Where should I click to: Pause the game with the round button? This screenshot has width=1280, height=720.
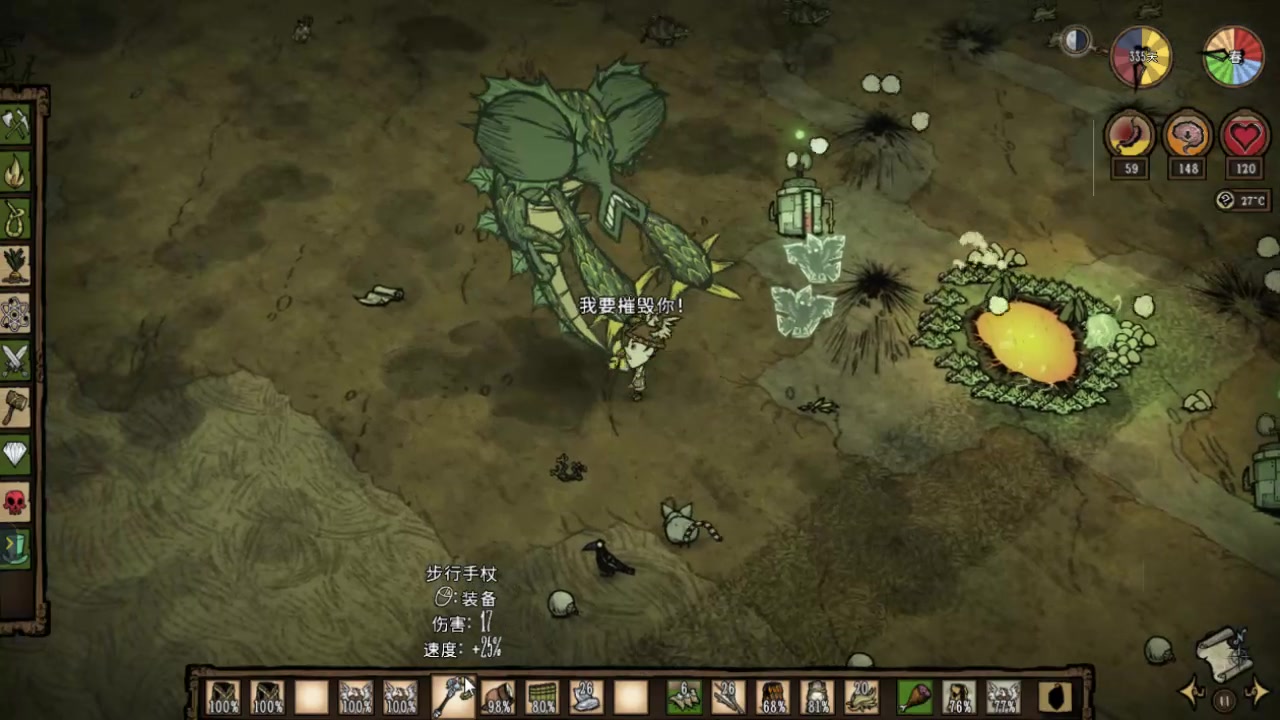click(1224, 700)
